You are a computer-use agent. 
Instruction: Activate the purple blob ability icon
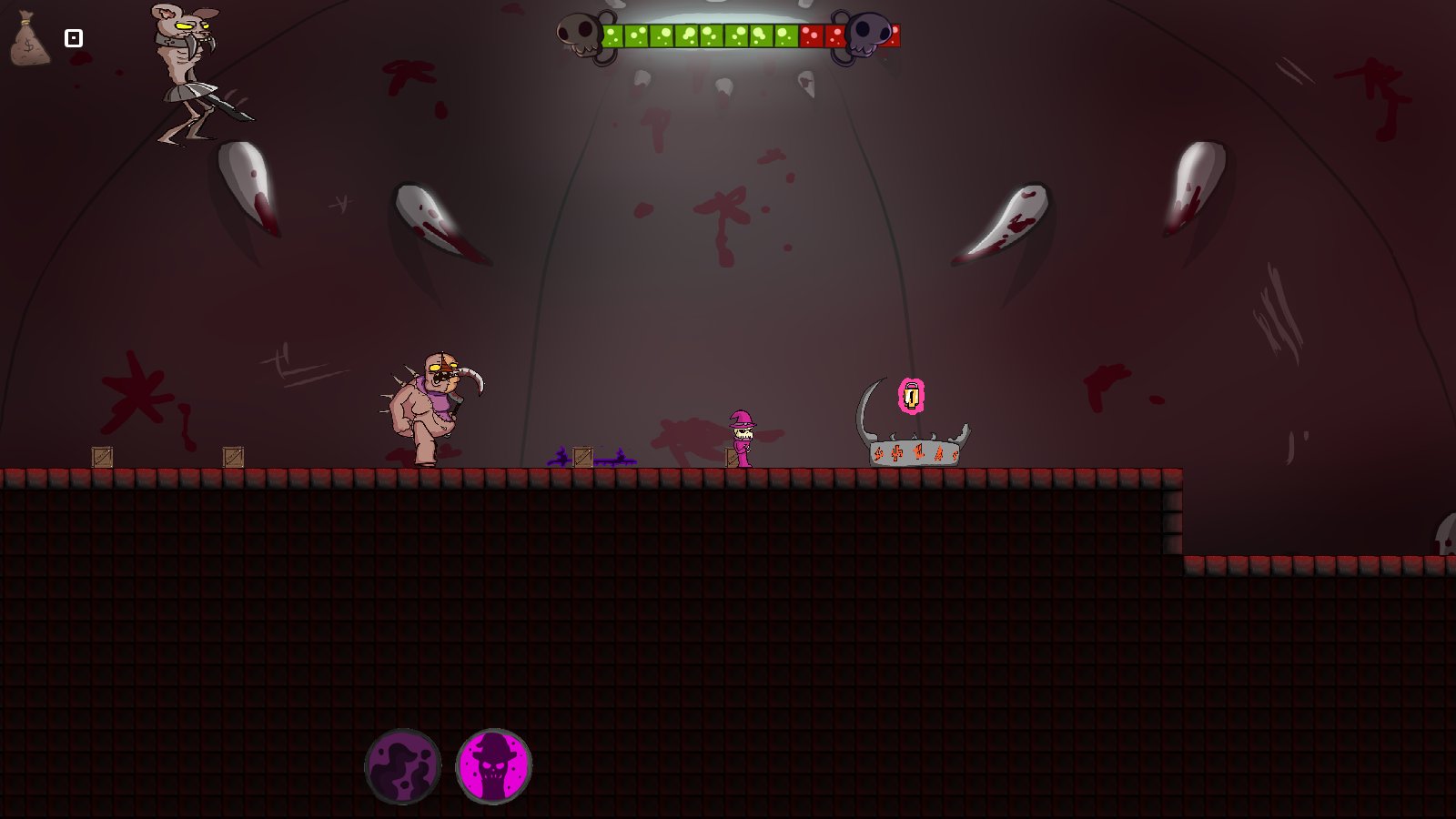pyautogui.click(x=403, y=765)
